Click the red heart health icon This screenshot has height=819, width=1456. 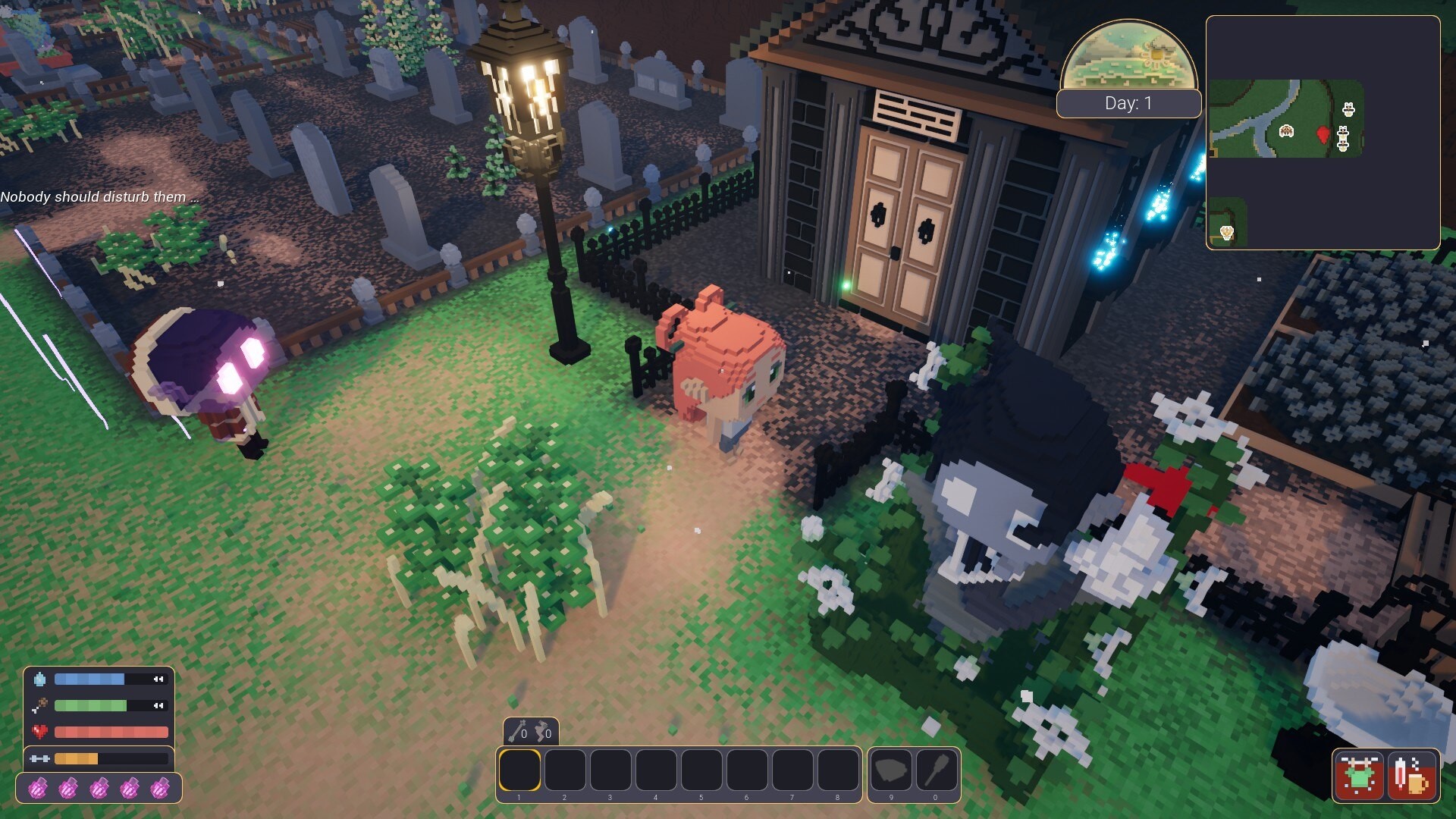point(39,730)
